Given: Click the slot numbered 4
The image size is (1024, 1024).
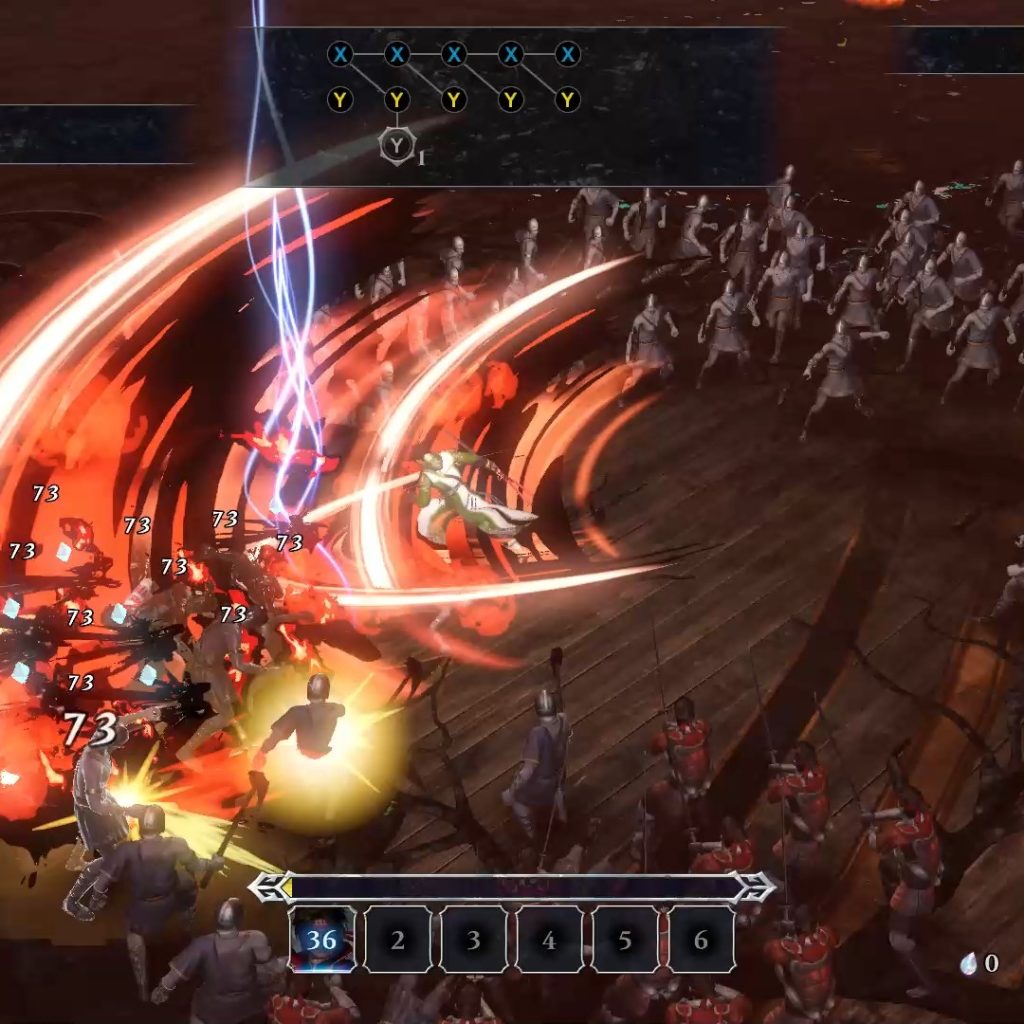Looking at the screenshot, I should 549,939.
